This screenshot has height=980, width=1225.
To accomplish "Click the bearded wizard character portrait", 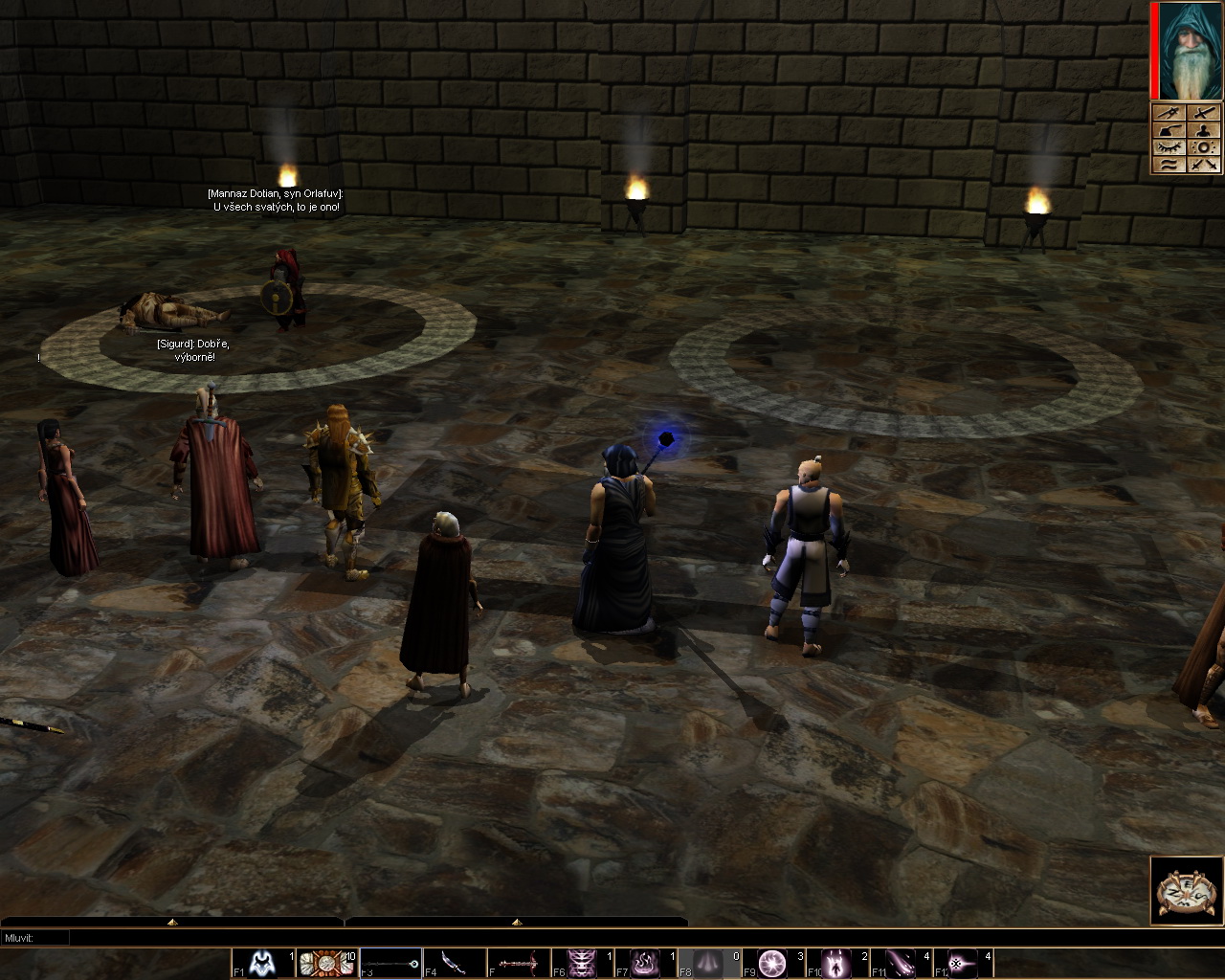I will 1190,50.
